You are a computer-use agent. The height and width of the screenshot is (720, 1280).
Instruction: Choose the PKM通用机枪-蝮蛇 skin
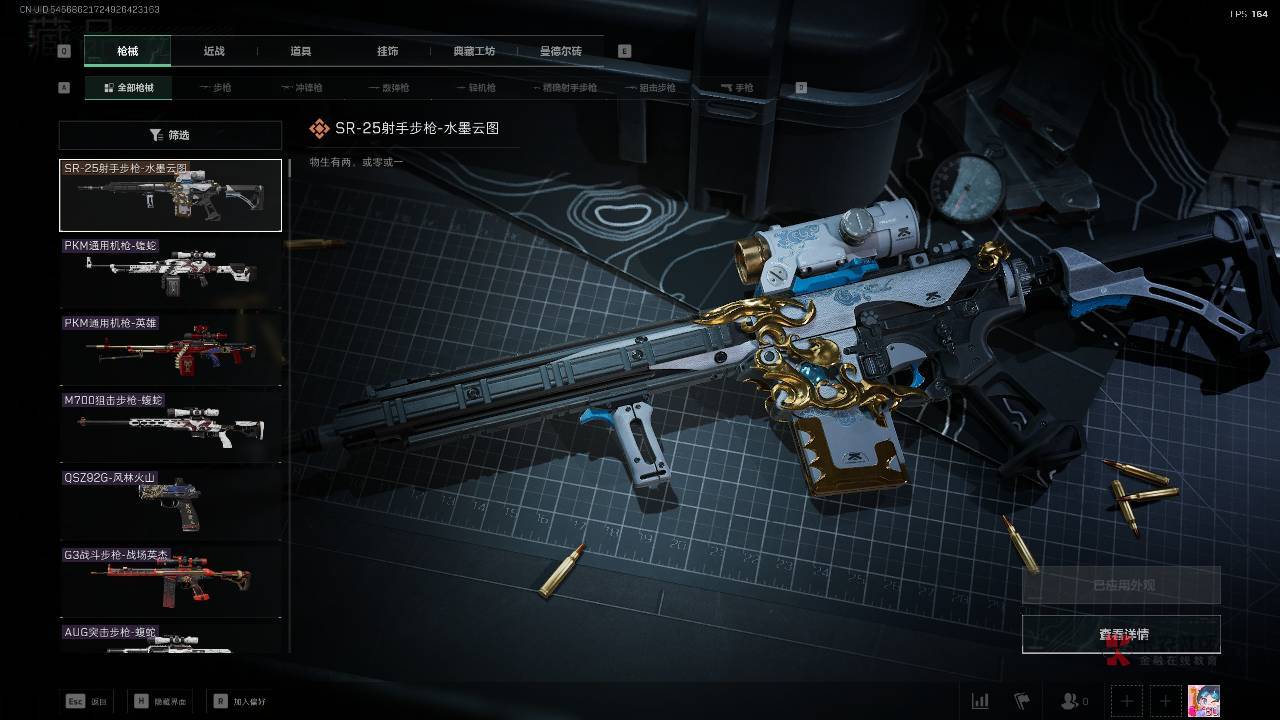(170, 273)
